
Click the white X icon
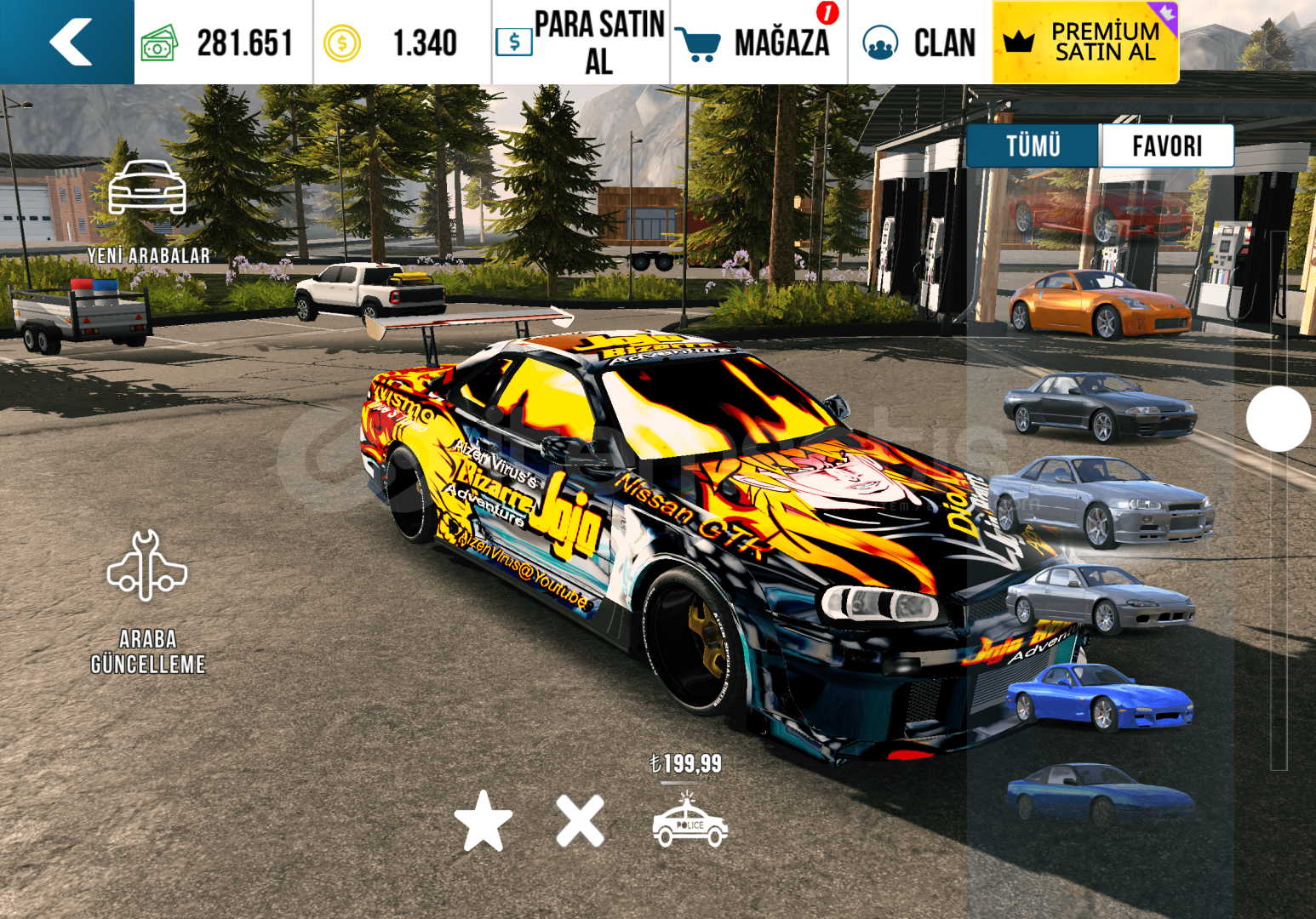click(581, 821)
